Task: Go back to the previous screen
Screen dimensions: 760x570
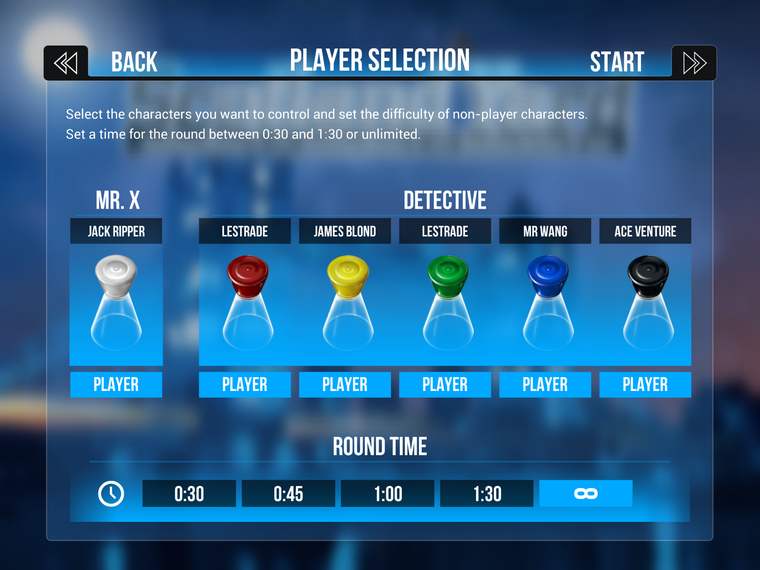Action: 66,63
